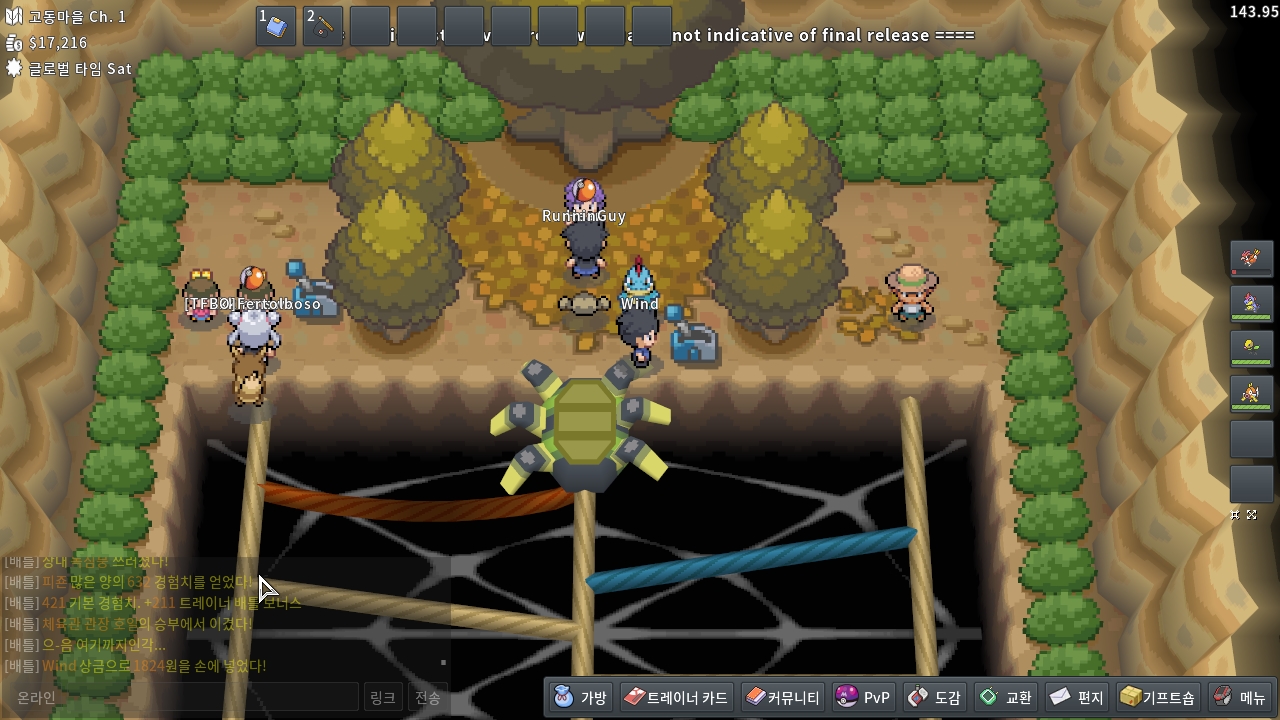Open the 교환 (trade) window
This screenshot has height=720, width=1280.
coord(1006,697)
